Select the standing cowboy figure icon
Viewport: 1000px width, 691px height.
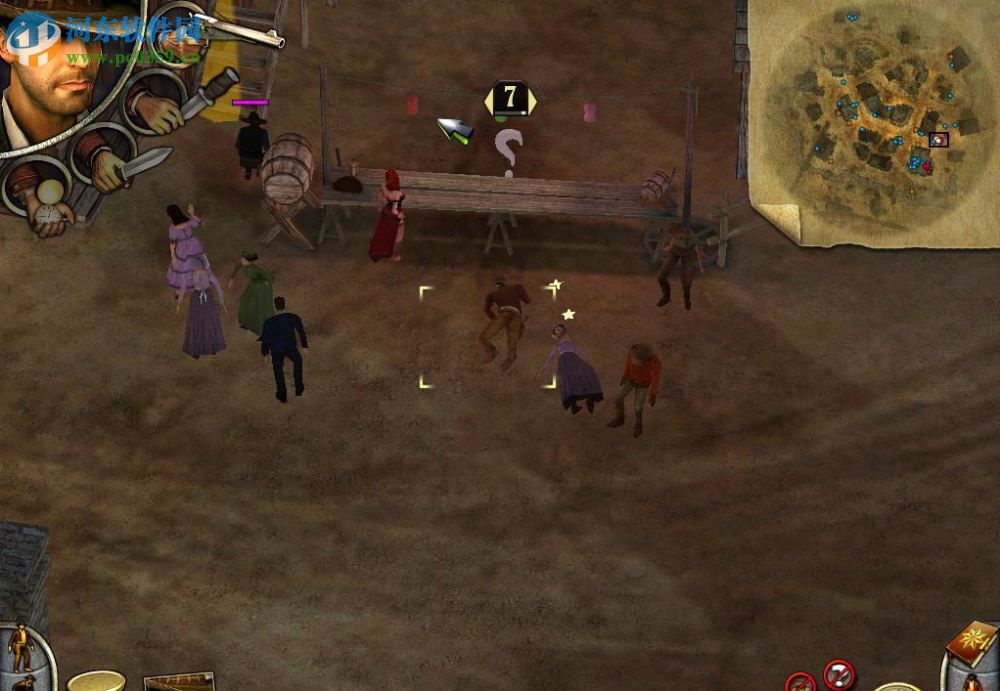pos(20,645)
